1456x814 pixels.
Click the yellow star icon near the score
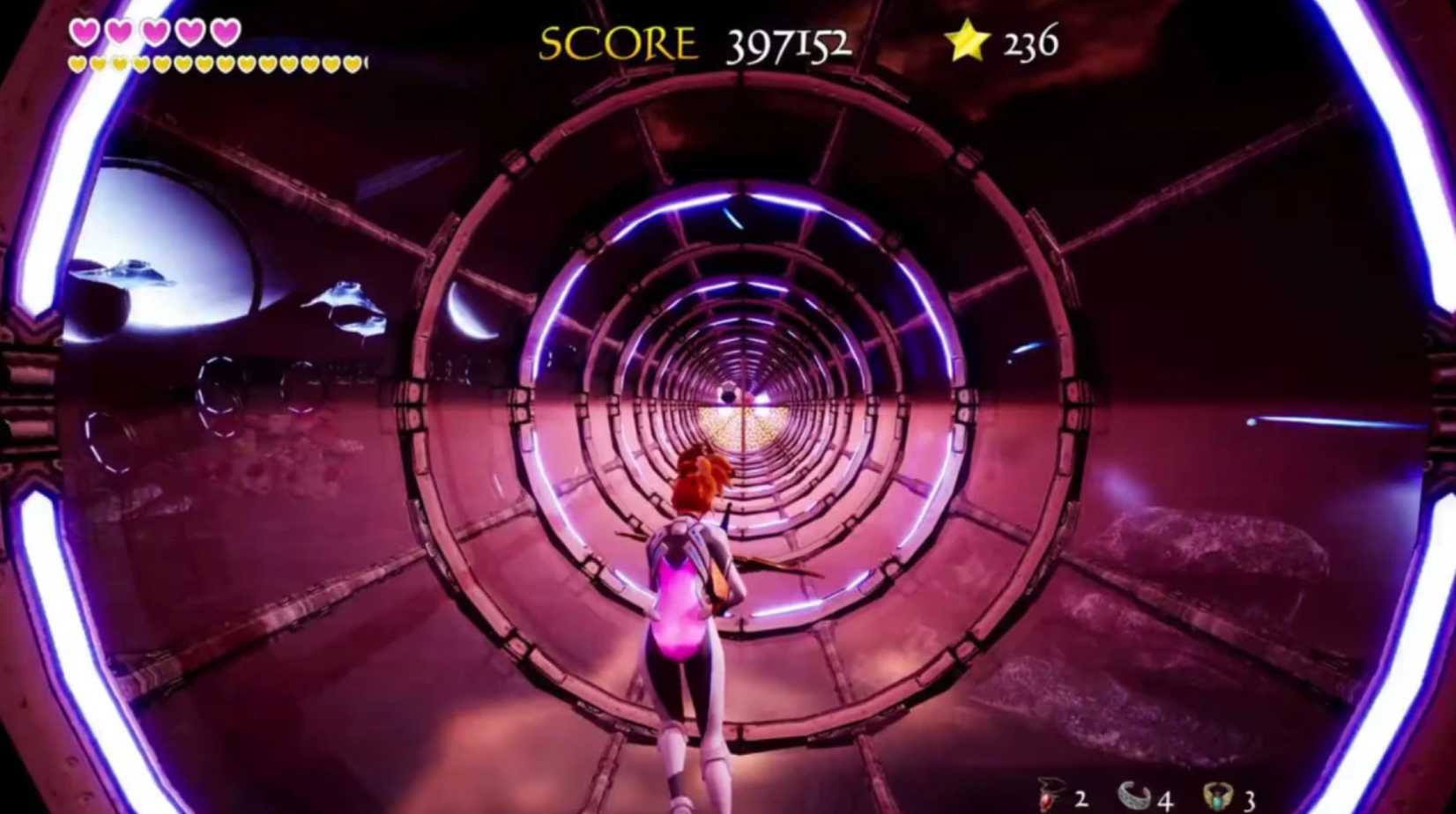coord(967,40)
